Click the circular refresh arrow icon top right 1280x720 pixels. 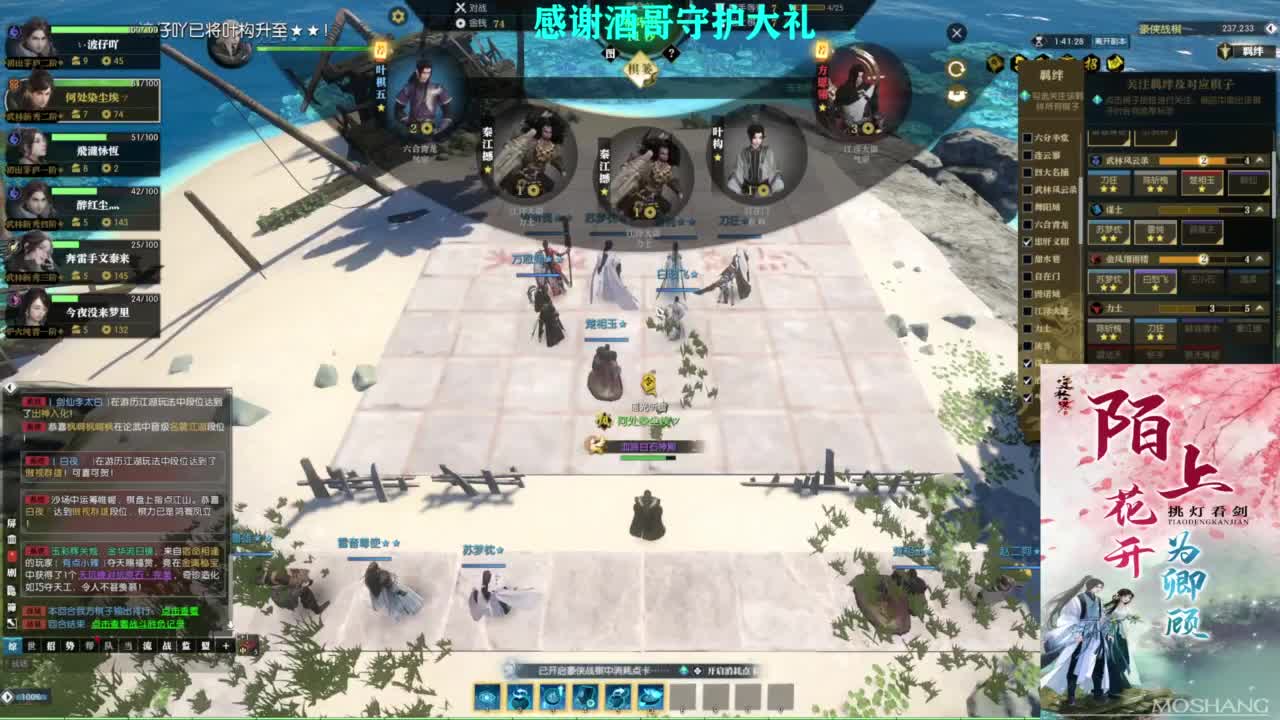coord(957,69)
